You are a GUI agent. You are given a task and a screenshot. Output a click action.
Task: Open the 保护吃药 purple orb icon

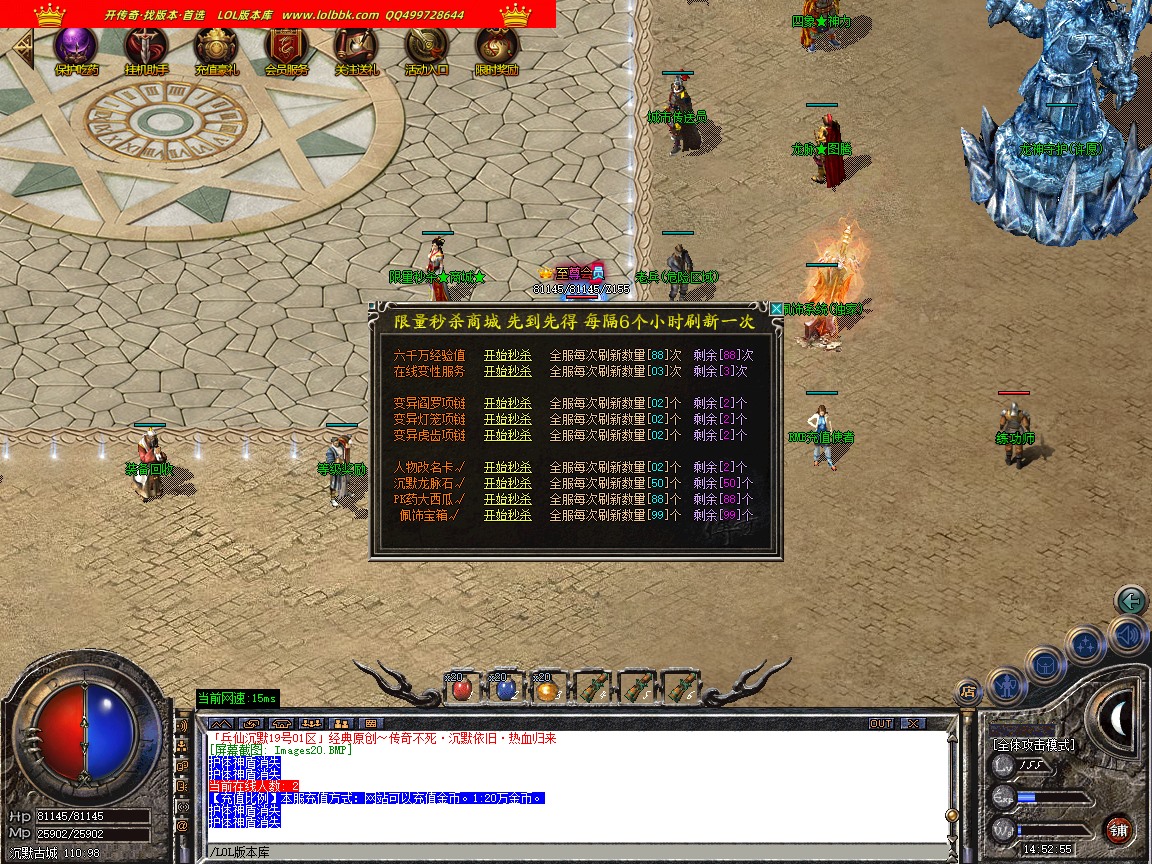click(x=76, y=47)
